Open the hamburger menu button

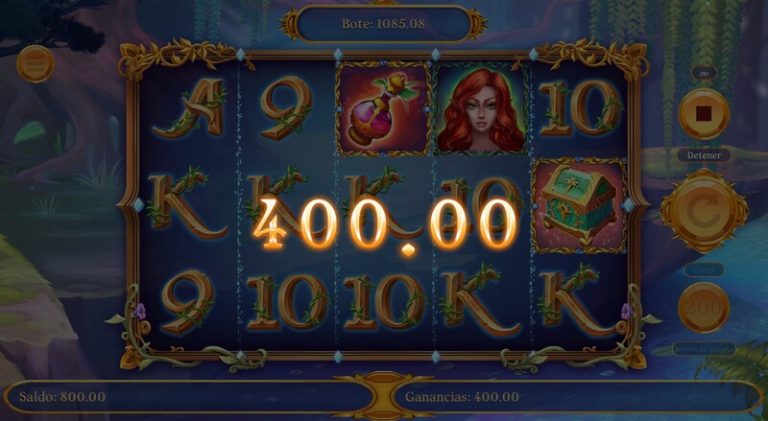[35, 64]
